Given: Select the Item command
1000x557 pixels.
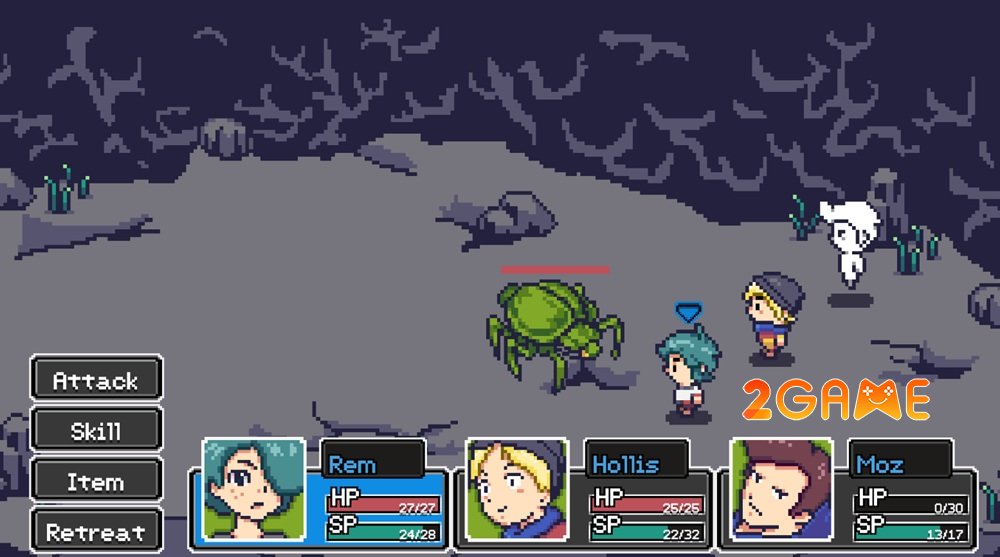Looking at the screenshot, I should point(96,481).
